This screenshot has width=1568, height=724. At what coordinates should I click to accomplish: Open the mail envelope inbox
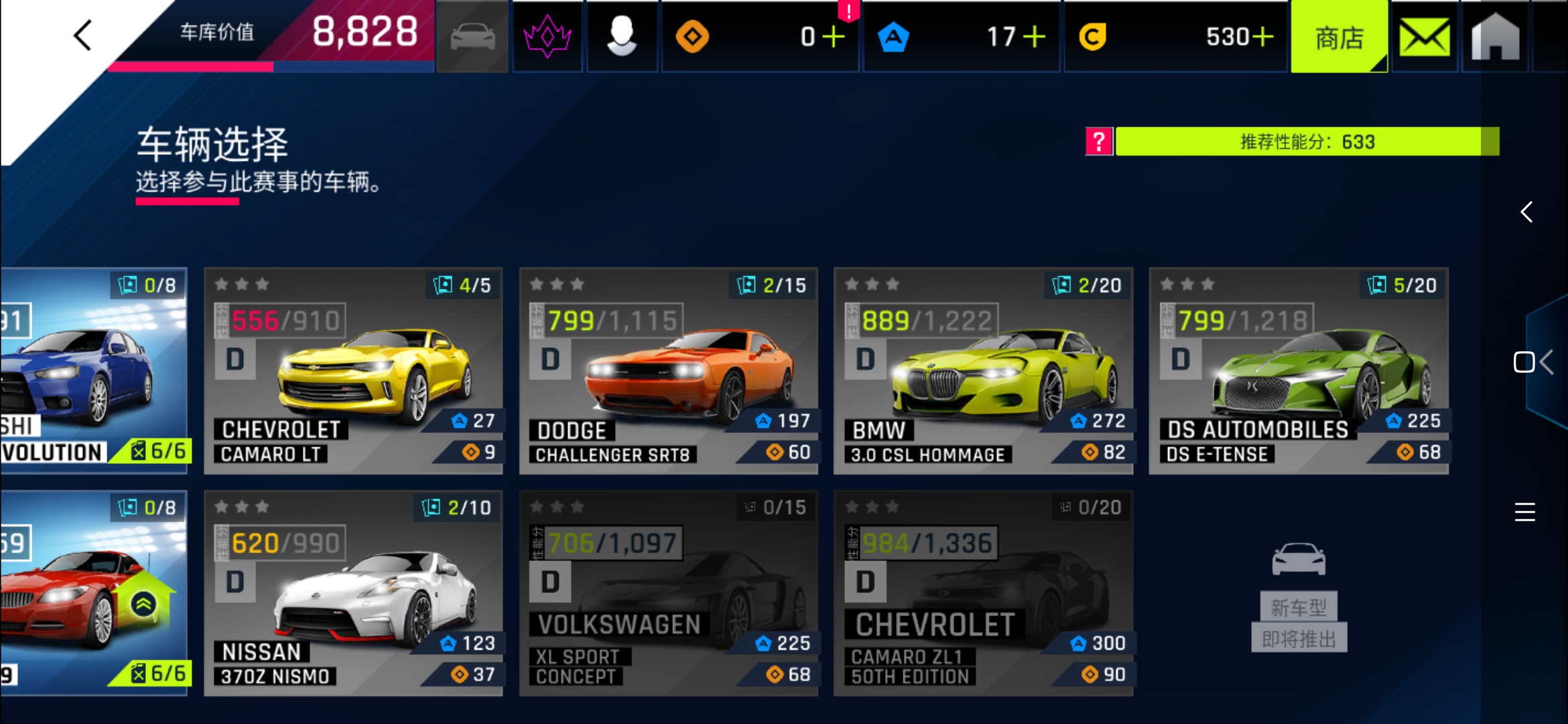coord(1425,38)
